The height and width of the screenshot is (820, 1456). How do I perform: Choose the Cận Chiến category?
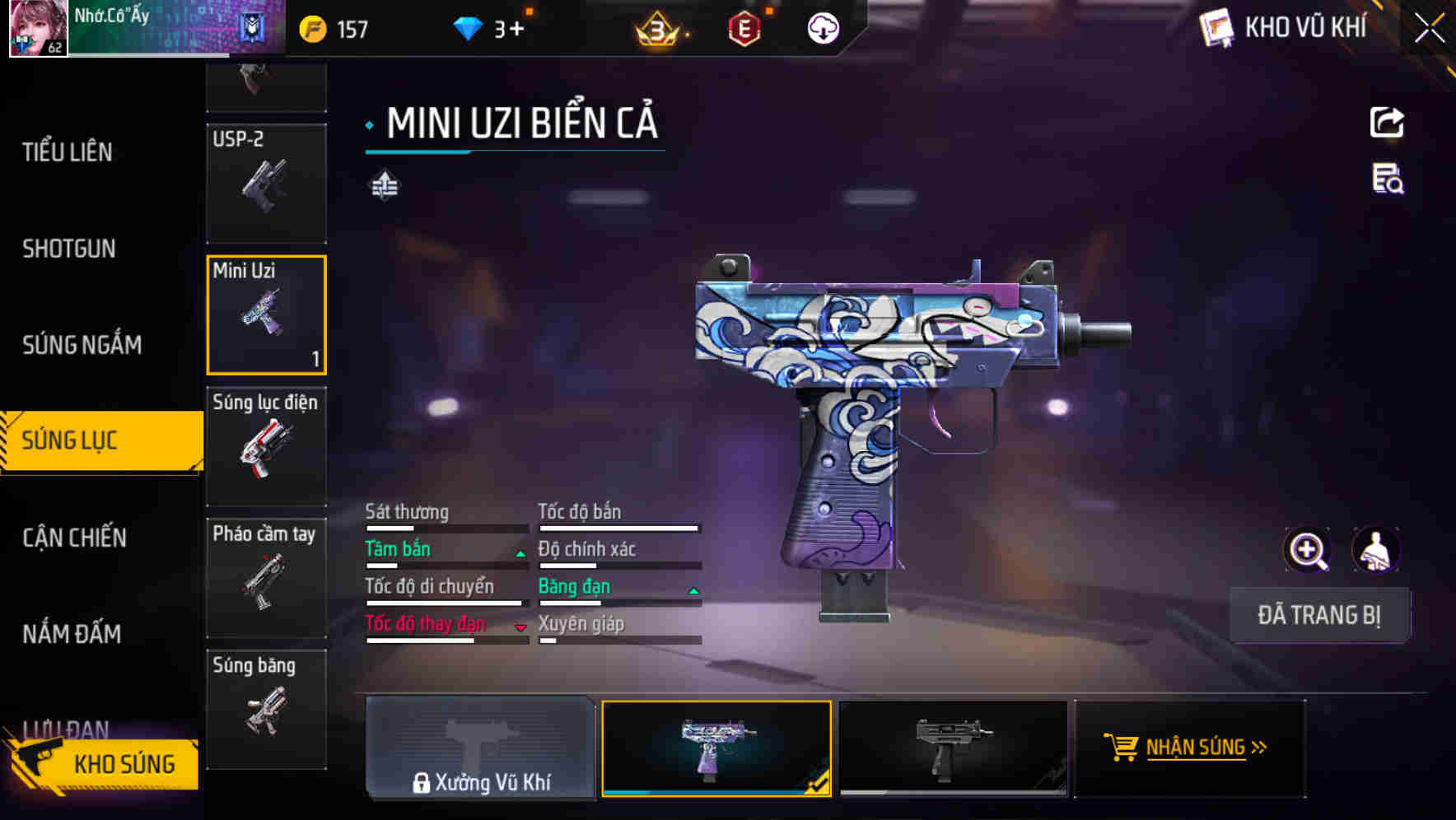[x=74, y=538]
